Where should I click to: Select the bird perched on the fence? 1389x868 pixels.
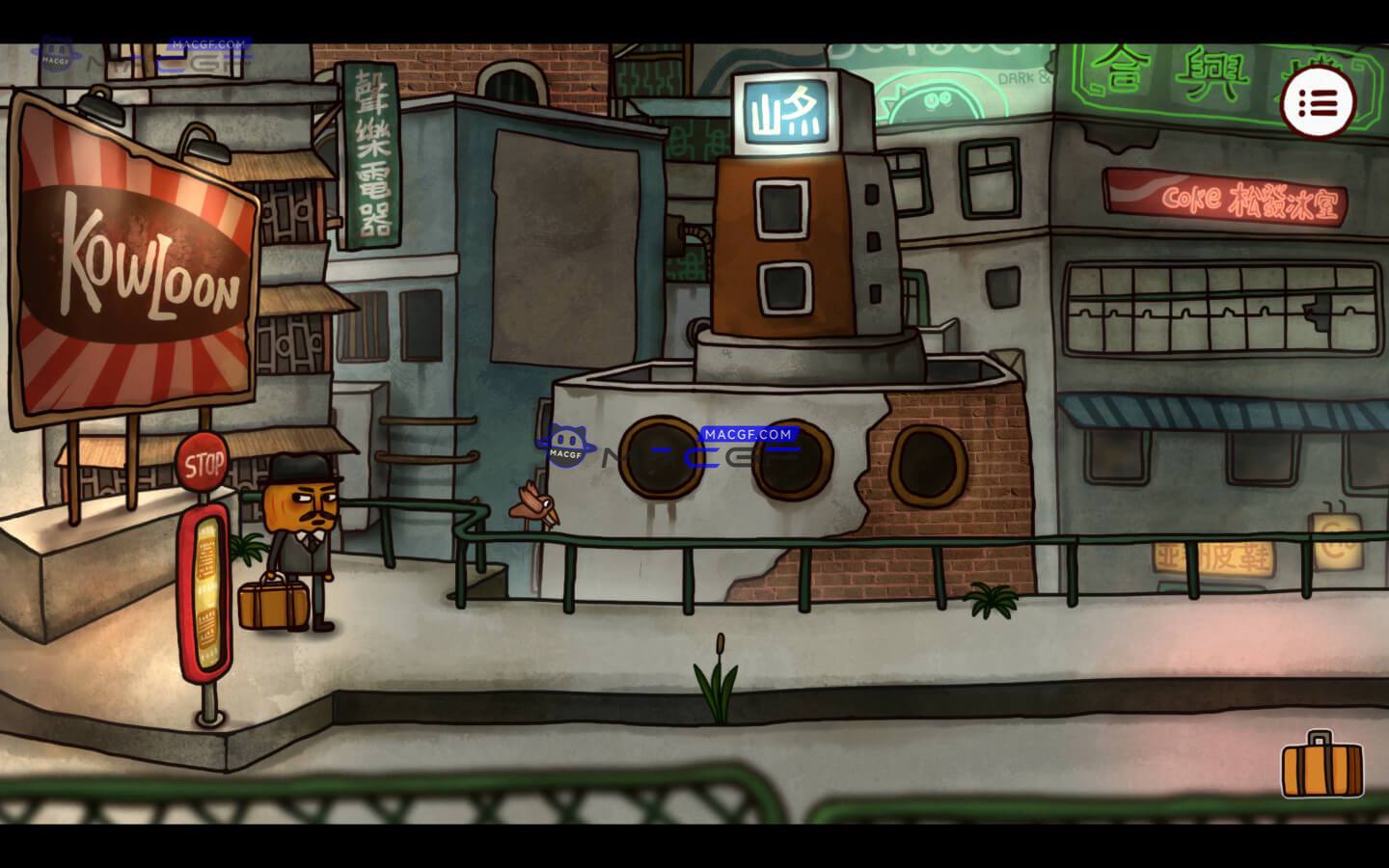tap(531, 502)
